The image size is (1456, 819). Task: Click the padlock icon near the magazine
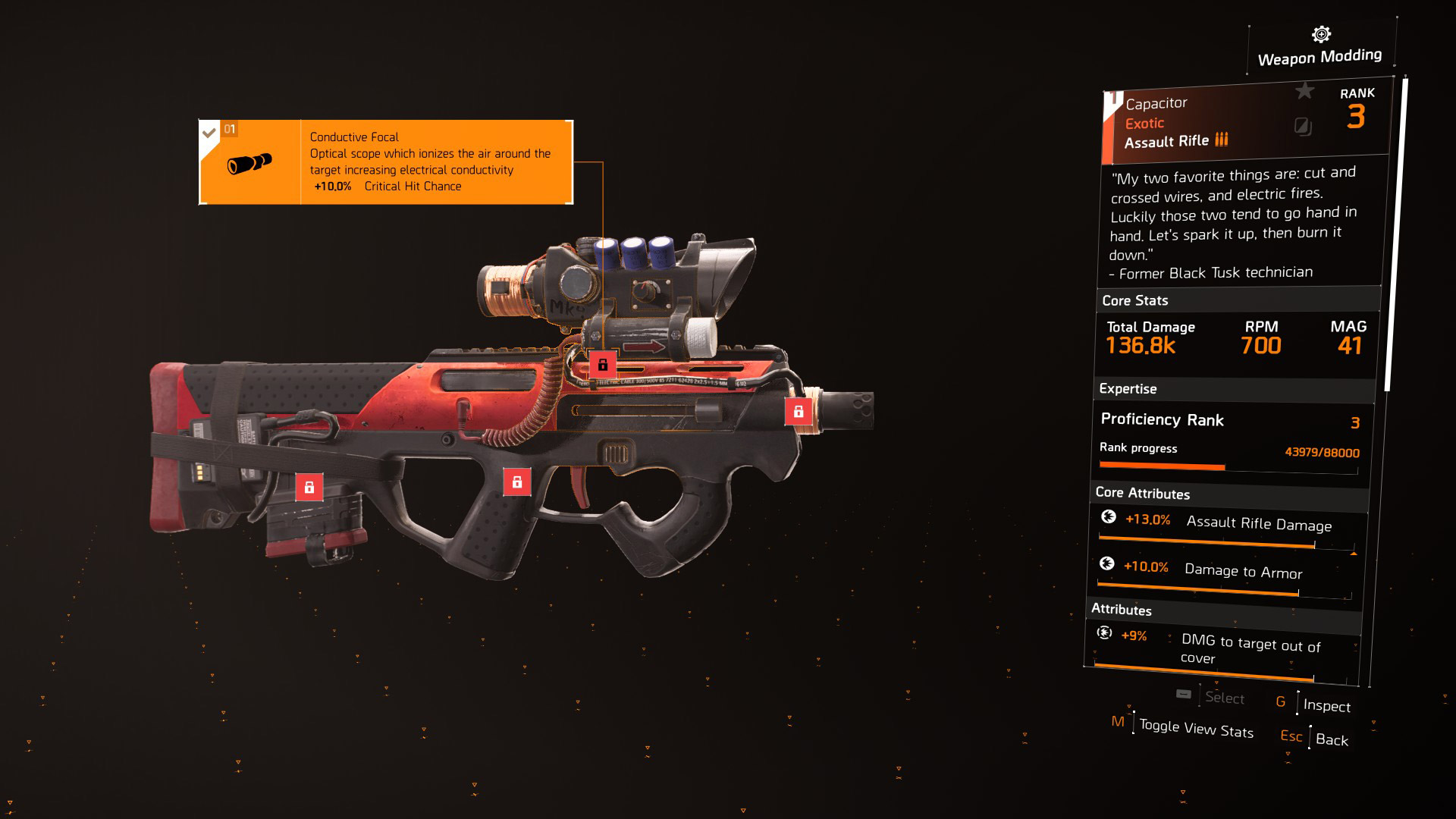(310, 486)
